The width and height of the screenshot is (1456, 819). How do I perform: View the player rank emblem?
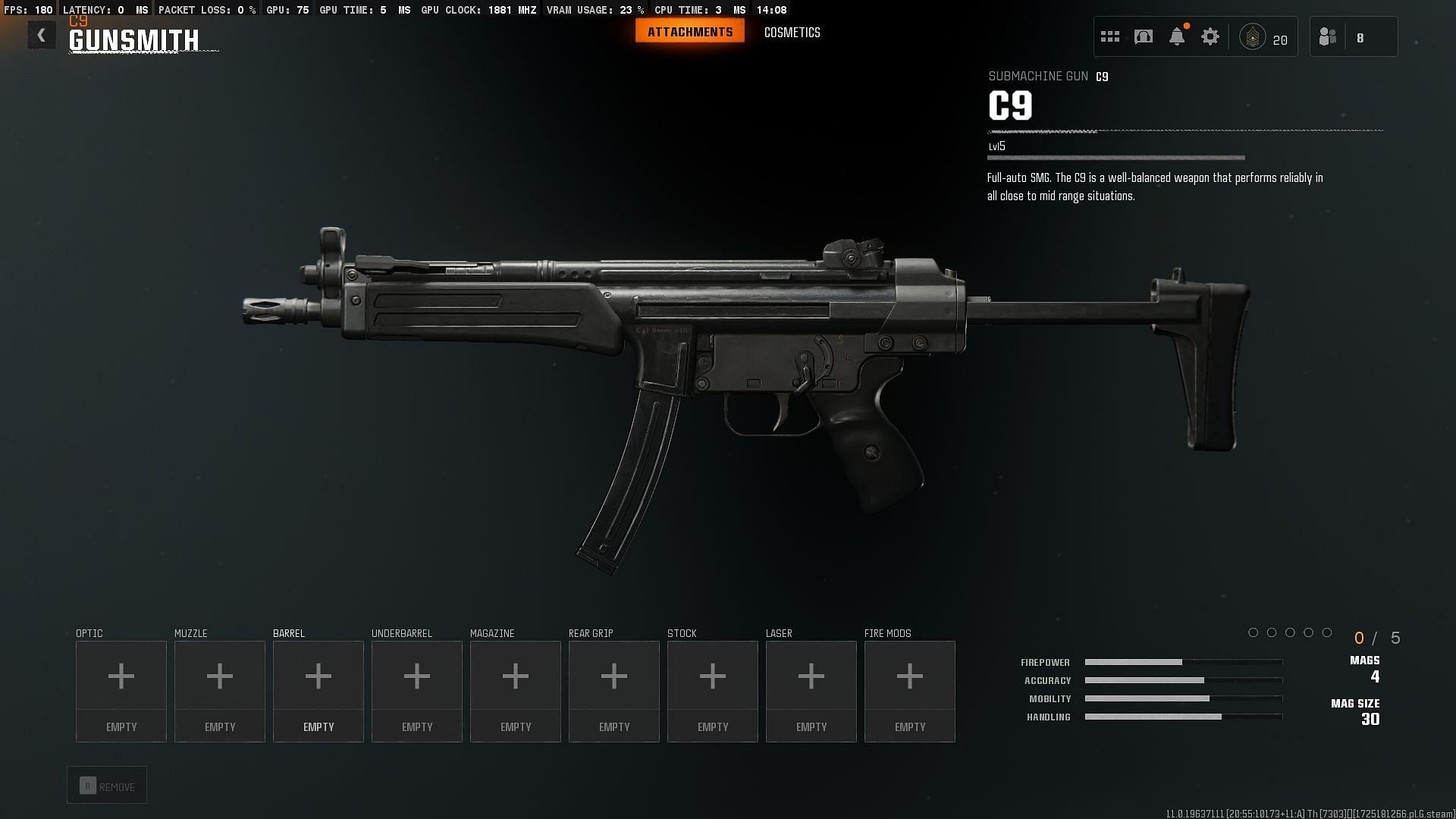tap(1252, 36)
